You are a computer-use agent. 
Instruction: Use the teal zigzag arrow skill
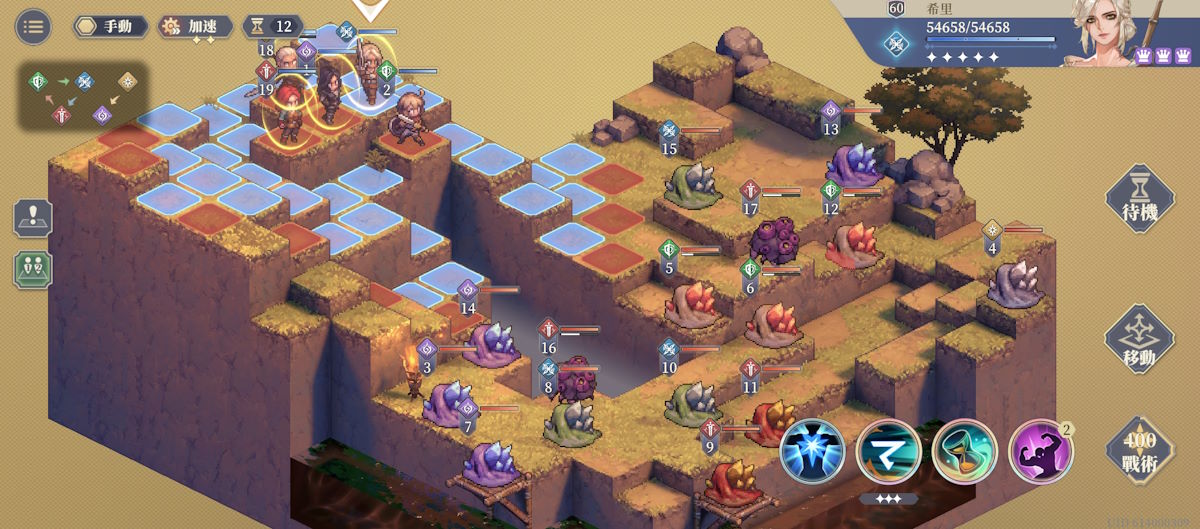tap(888, 451)
